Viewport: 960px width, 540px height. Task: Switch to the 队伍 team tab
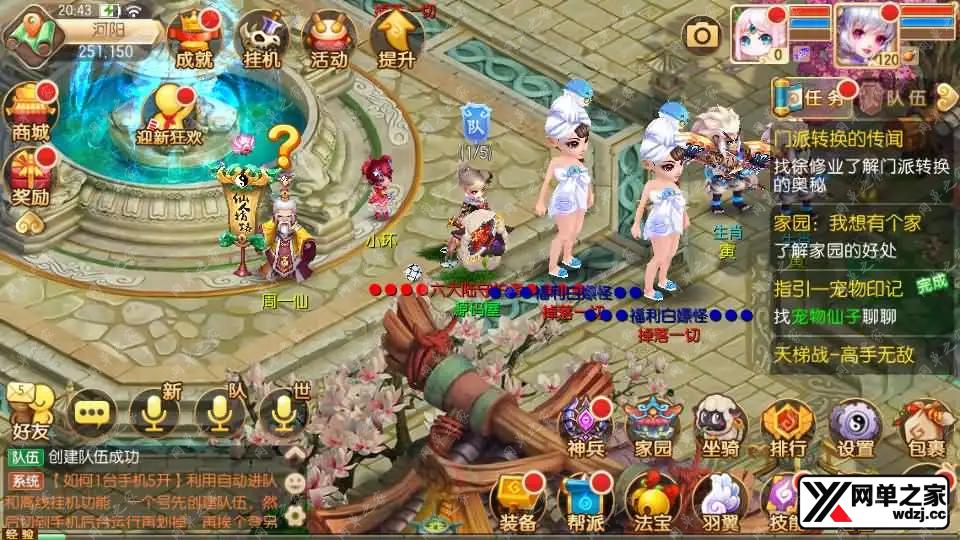[x=899, y=98]
